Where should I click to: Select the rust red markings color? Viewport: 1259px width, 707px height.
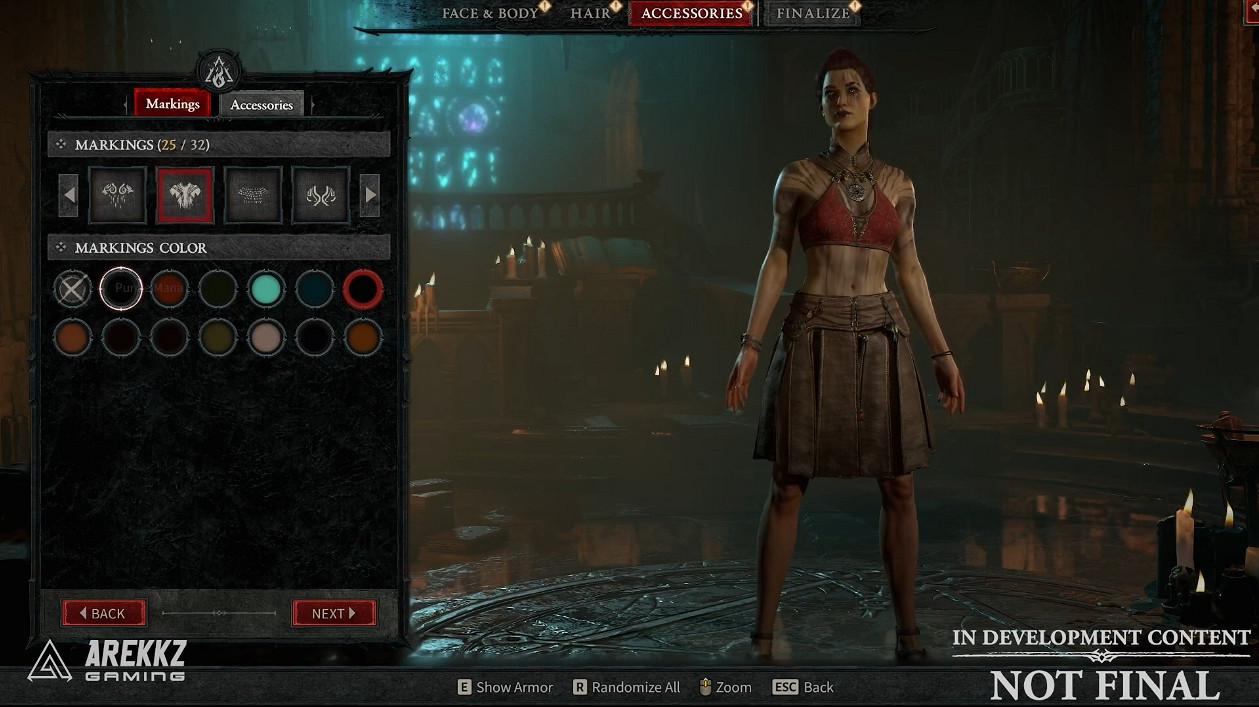169,289
